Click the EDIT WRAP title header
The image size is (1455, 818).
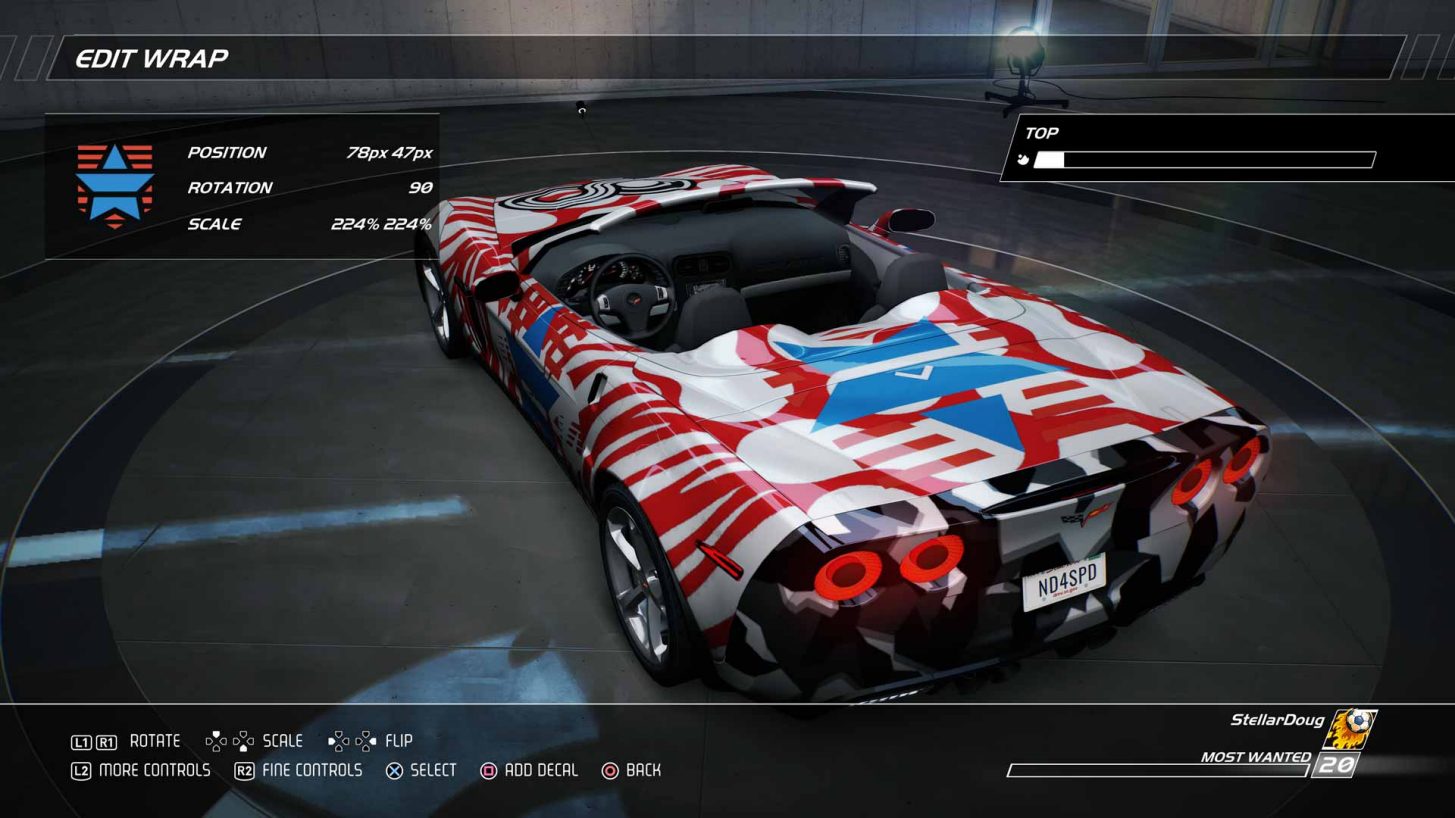coord(151,58)
